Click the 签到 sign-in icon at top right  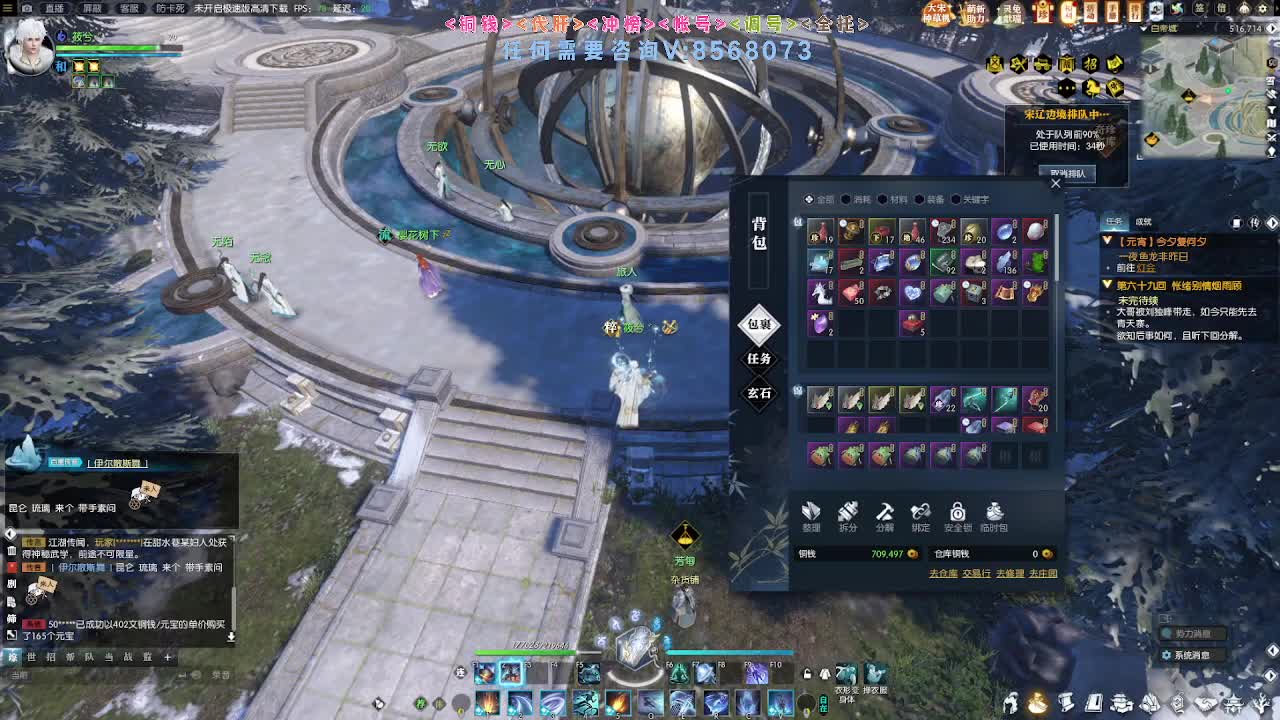[1200, 9]
